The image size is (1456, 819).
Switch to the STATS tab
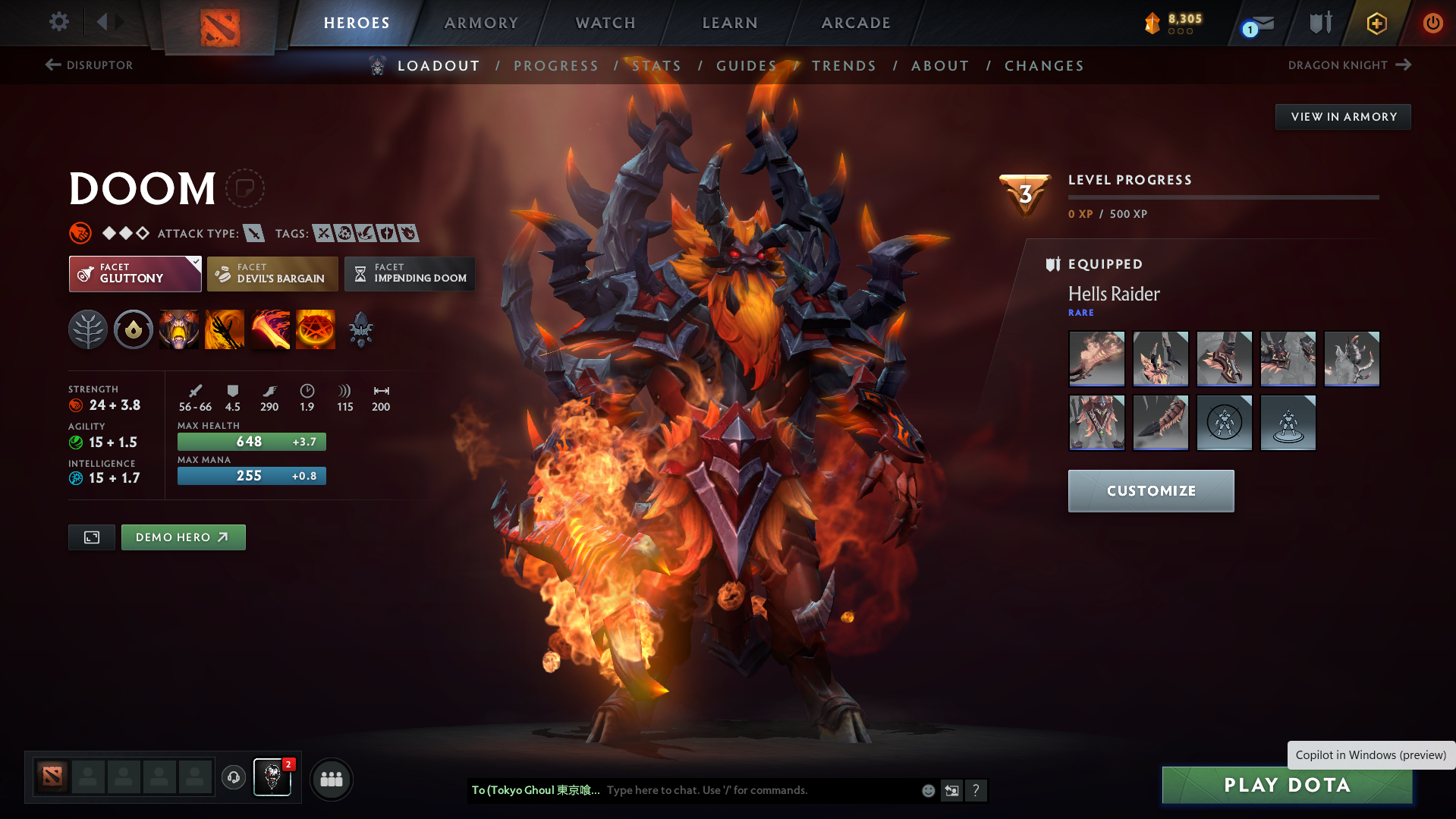pos(657,66)
